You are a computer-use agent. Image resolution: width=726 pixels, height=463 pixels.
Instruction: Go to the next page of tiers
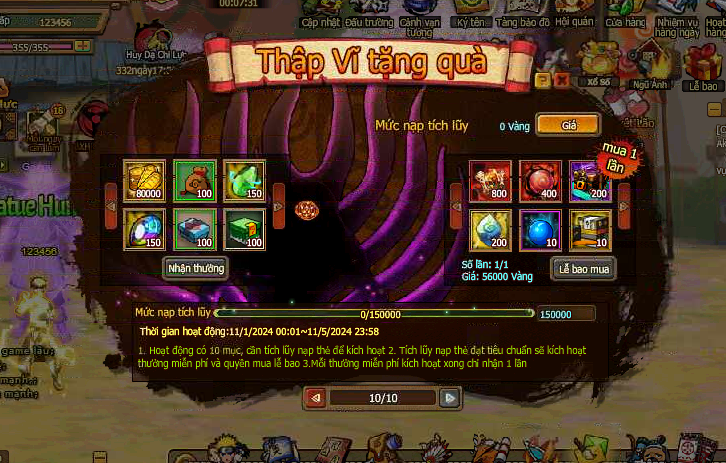450,398
